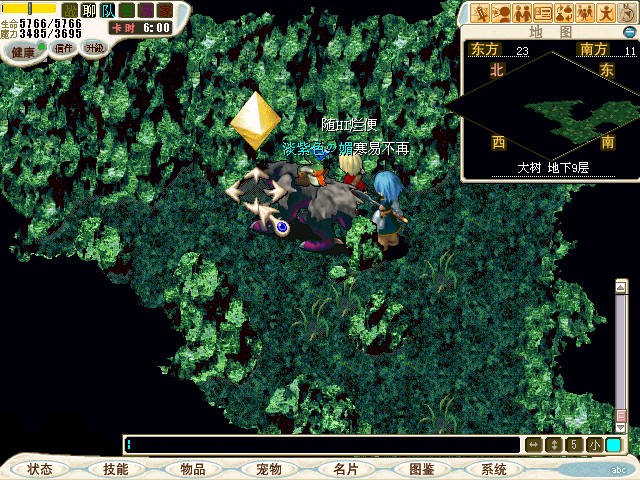Viewport: 640px width, 480px height.
Task: Open the 系统 system menu
Action: (494, 469)
